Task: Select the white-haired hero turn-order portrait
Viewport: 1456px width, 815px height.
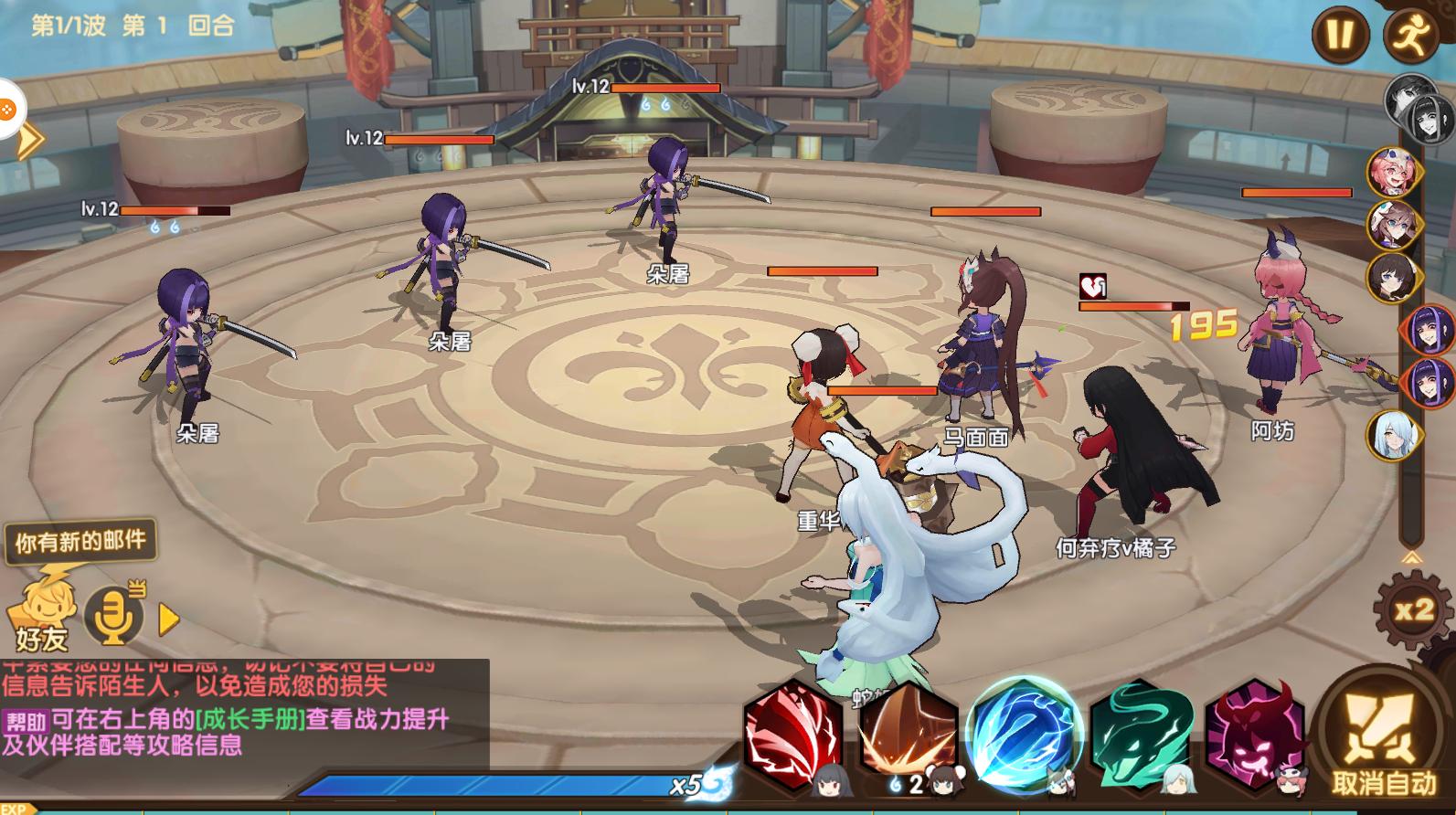Action: coord(1391,435)
